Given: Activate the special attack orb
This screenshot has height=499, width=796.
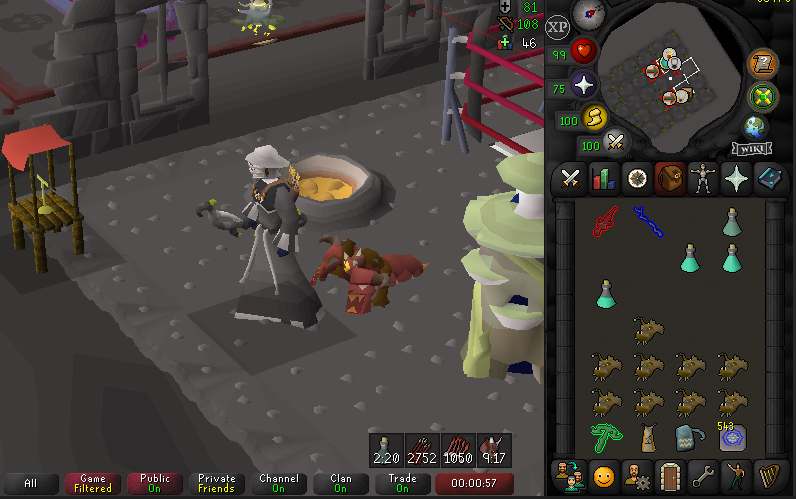Looking at the screenshot, I should [616, 144].
